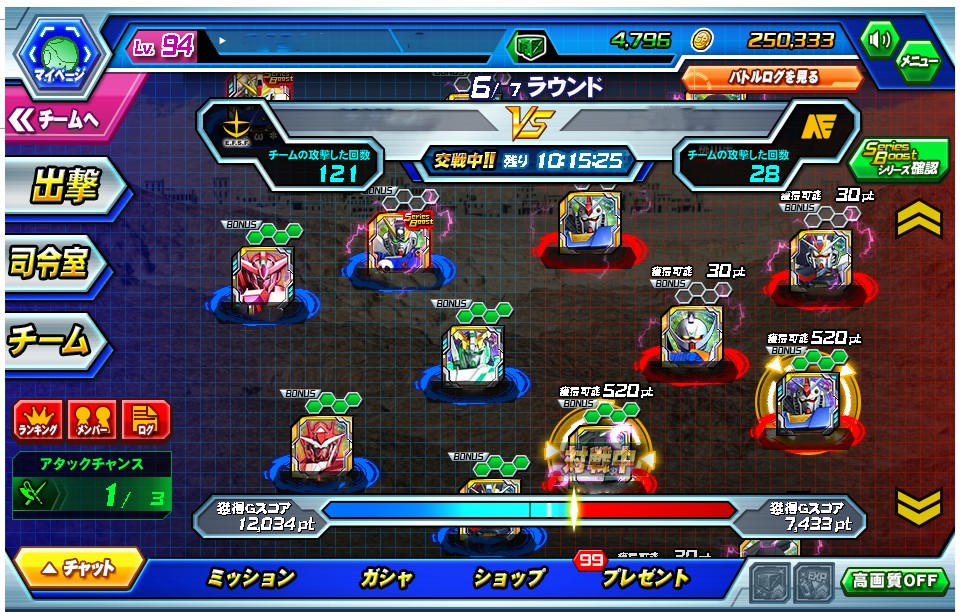
Task: Select the 出撃 sortie button
Action: tap(62, 187)
